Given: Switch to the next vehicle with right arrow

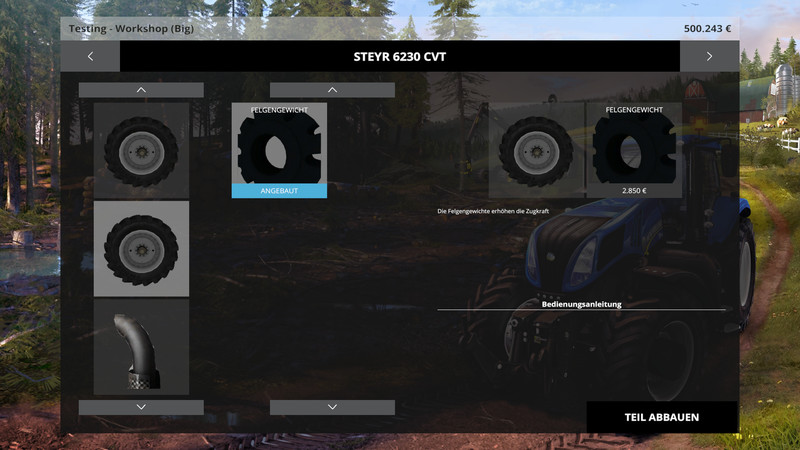Looking at the screenshot, I should tap(709, 56).
